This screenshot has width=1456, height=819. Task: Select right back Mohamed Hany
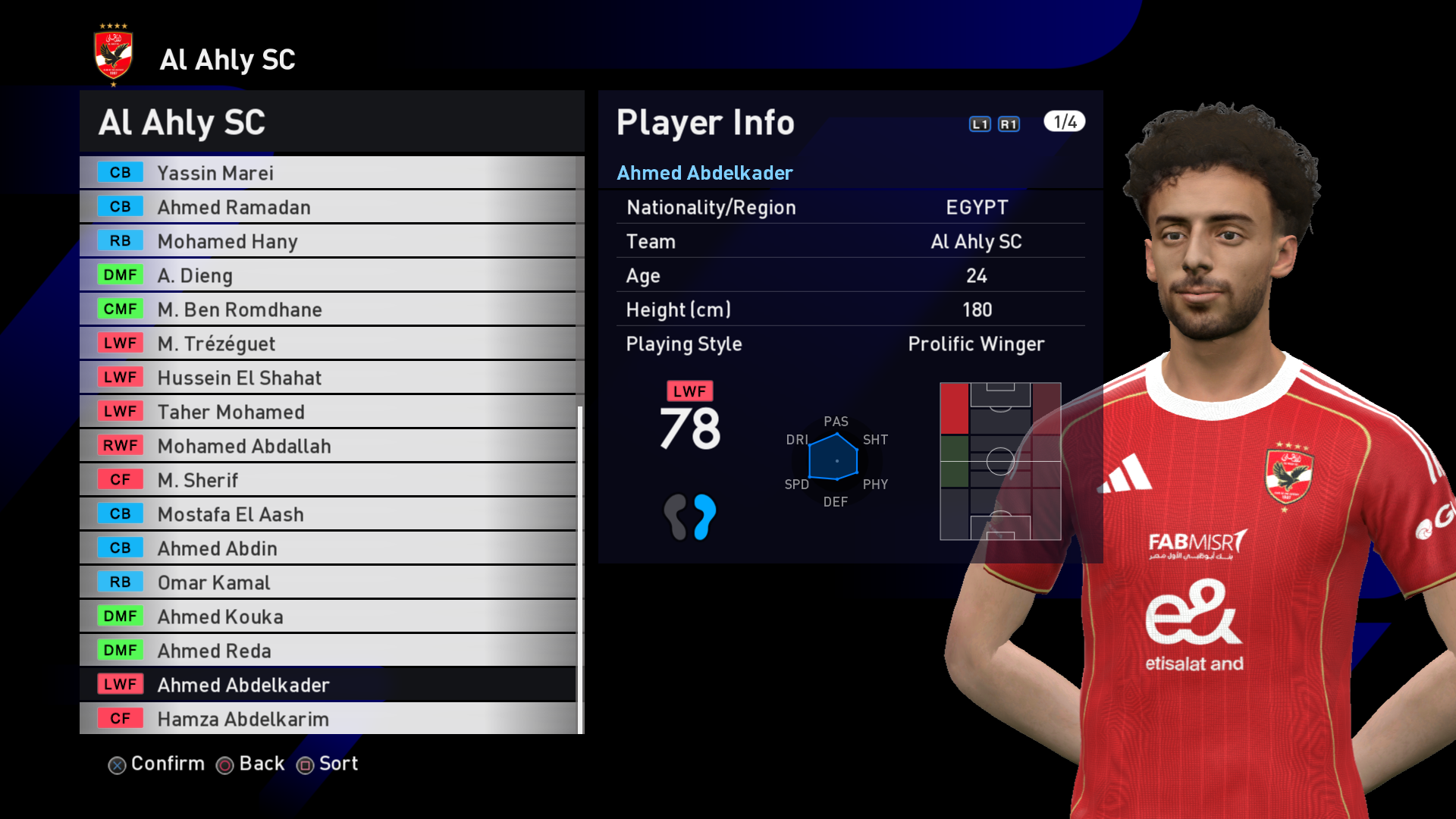[328, 241]
